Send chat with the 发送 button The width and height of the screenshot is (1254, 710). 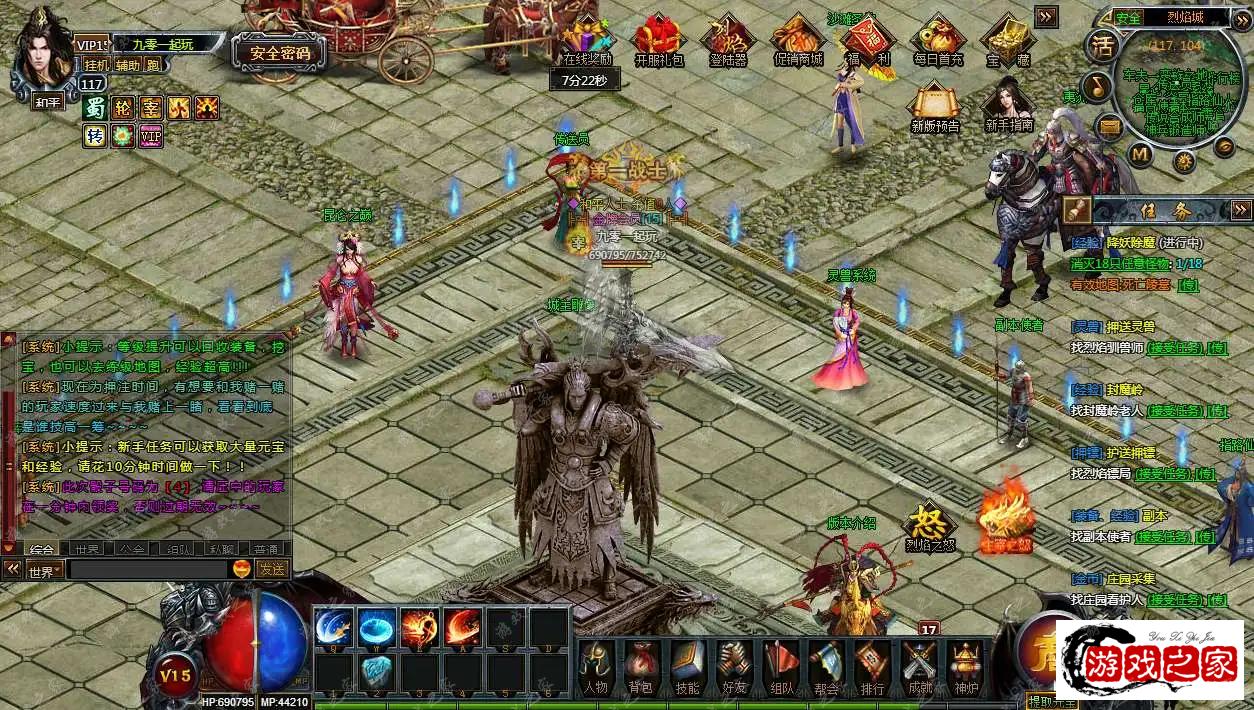click(272, 569)
